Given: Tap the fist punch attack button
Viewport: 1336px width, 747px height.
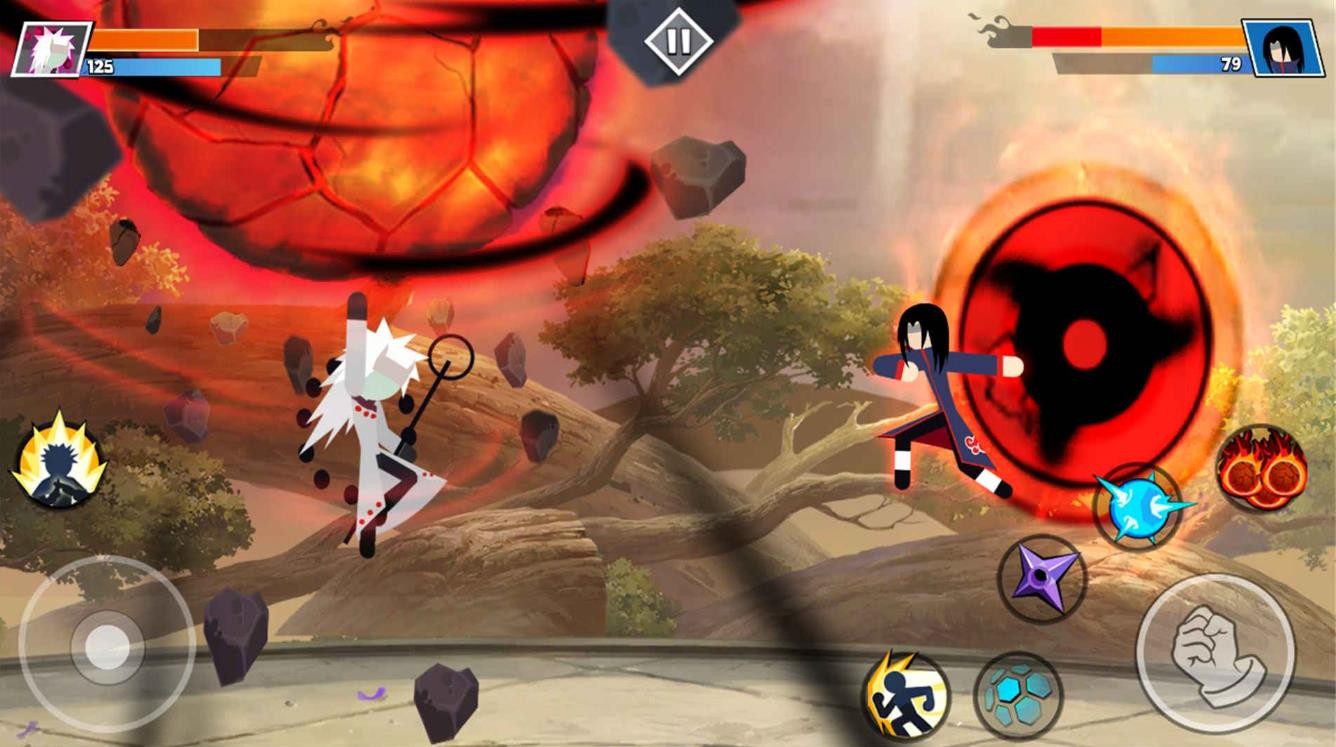Looking at the screenshot, I should [x=1215, y=653].
